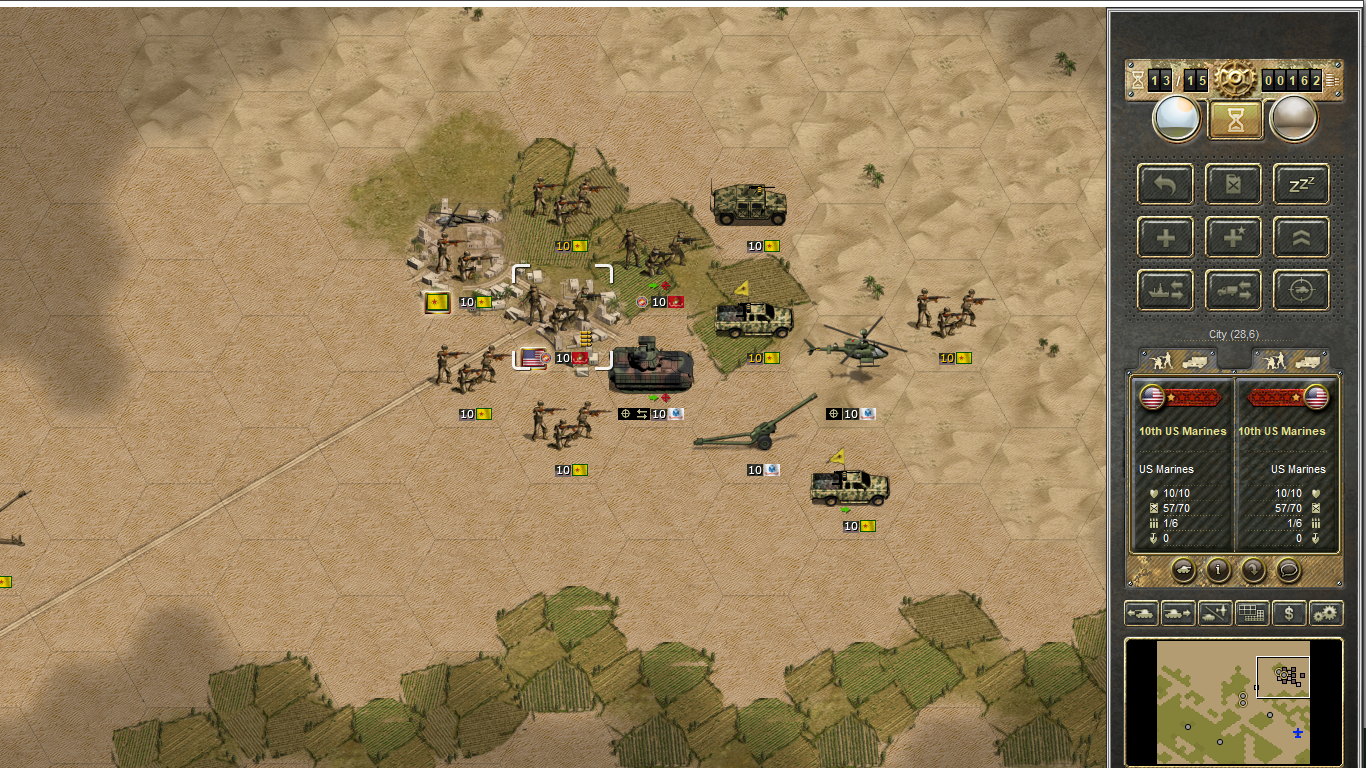1366x768 pixels.
Task: Select the right unit panel tab
Action: point(1292,359)
